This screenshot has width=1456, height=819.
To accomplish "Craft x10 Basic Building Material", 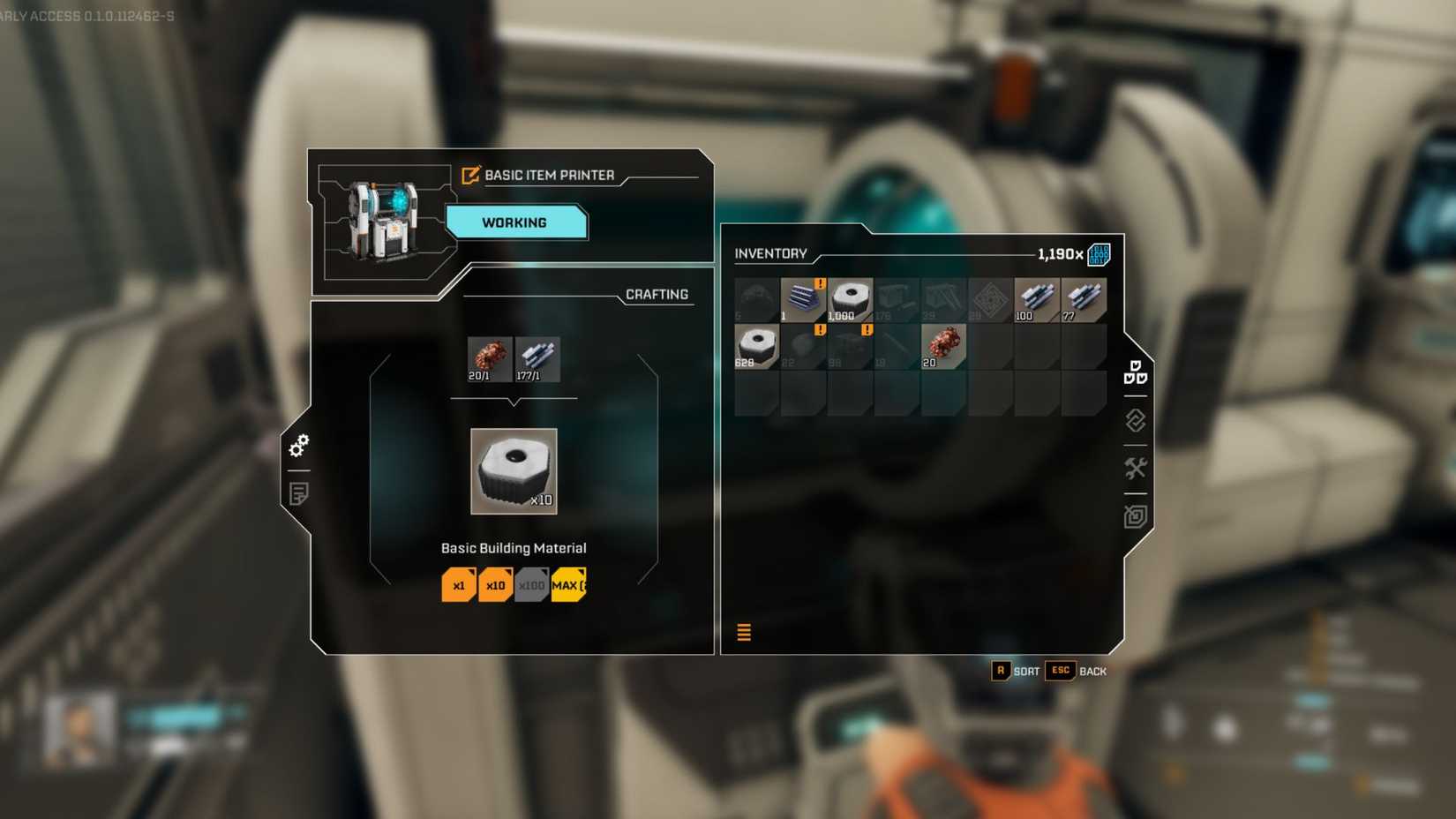I will point(495,584).
